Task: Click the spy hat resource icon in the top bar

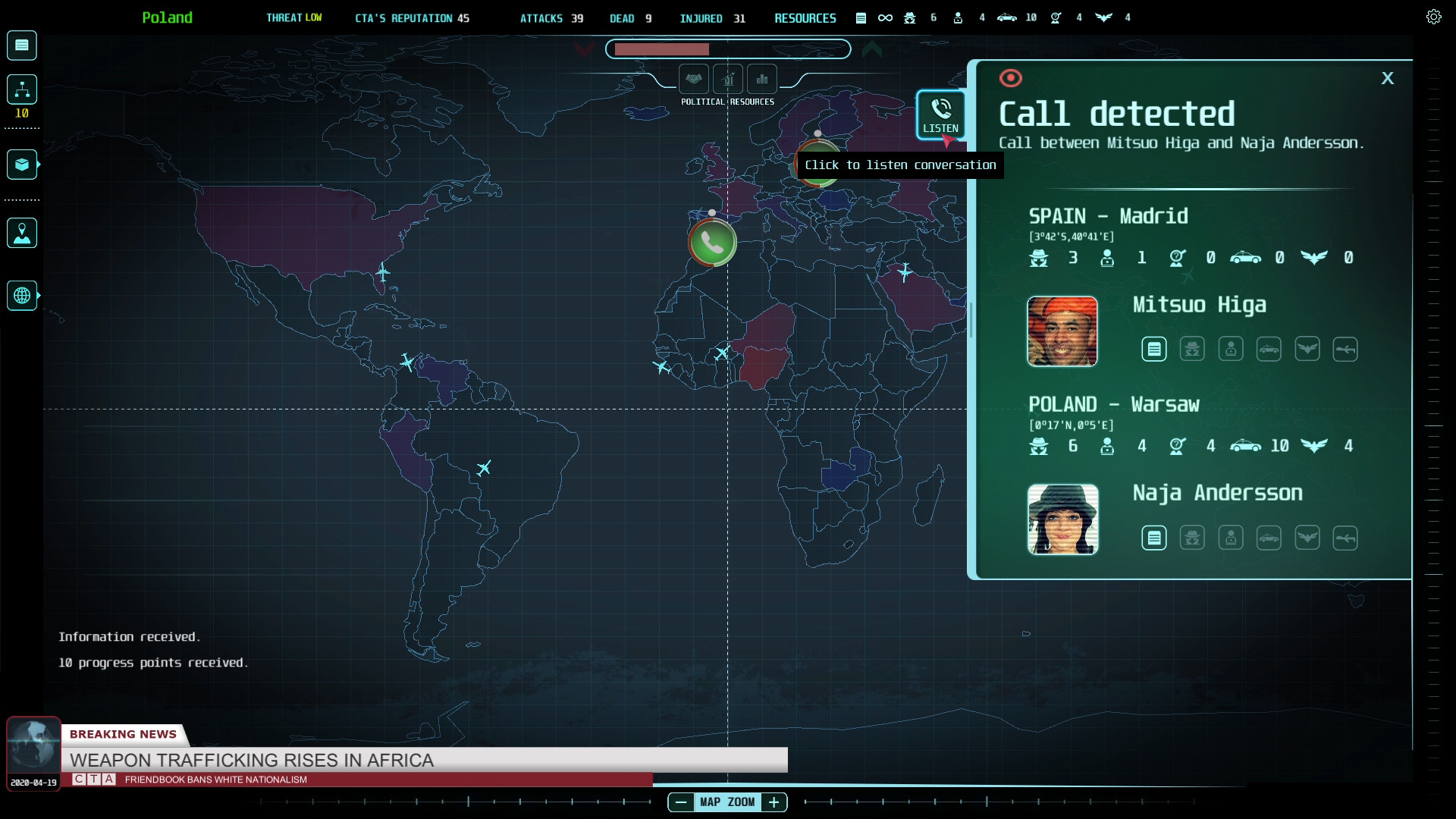Action: point(908,17)
